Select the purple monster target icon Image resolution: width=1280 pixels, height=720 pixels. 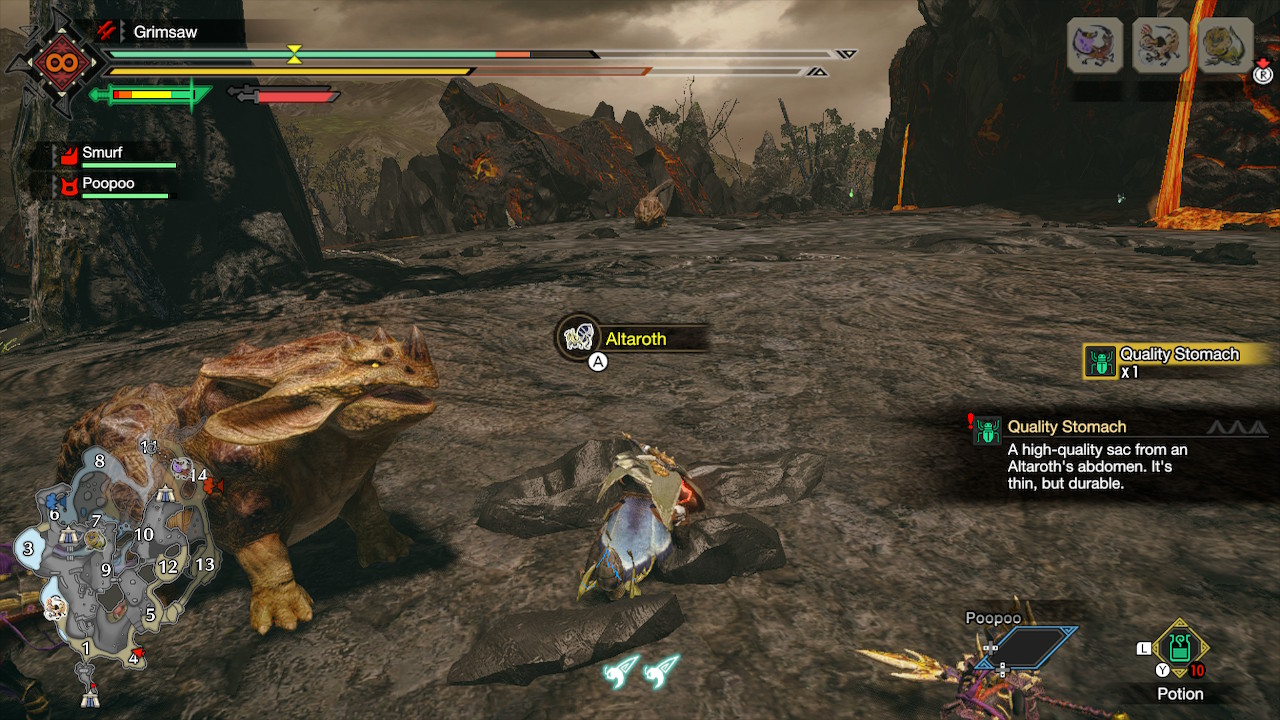[1094, 45]
